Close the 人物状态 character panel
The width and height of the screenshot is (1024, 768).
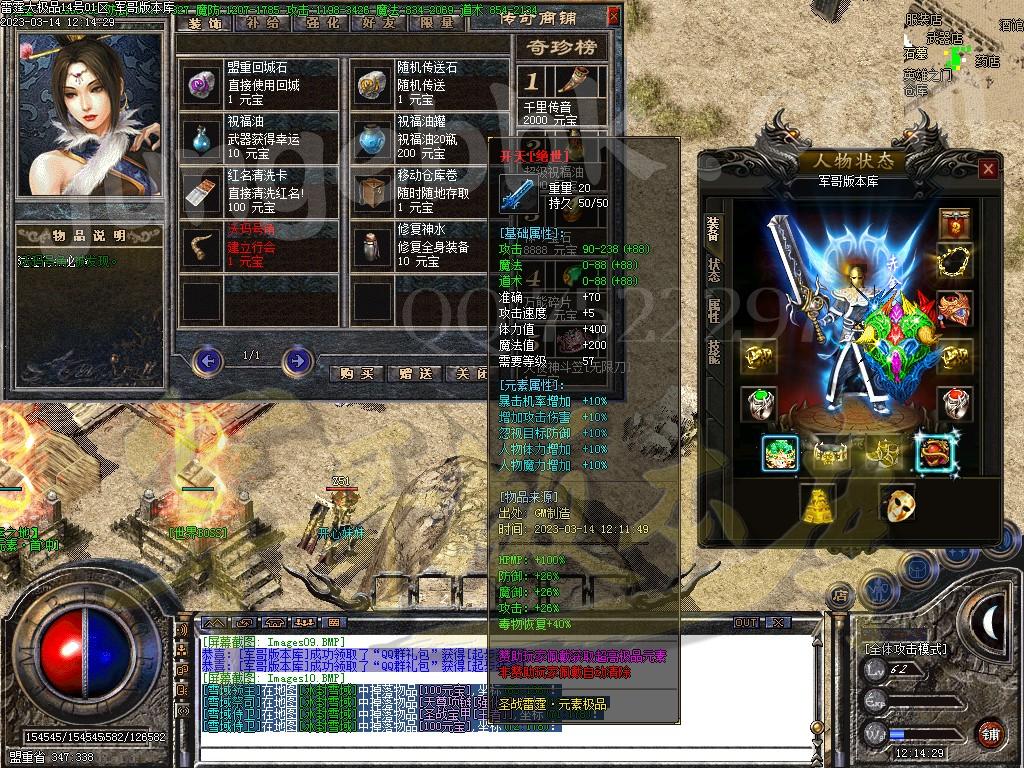[x=988, y=169]
